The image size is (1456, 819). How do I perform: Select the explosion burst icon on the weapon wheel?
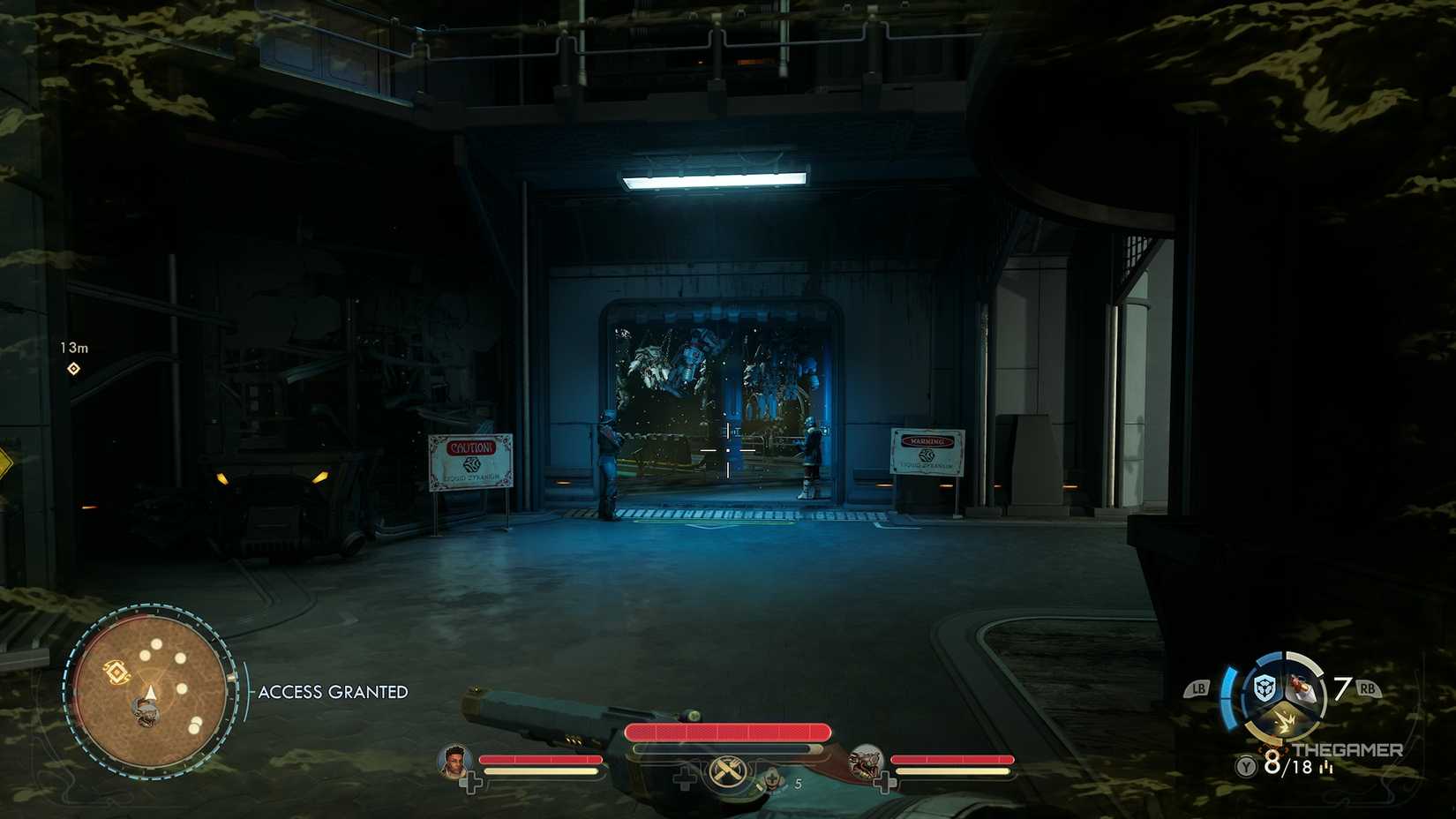[1286, 722]
